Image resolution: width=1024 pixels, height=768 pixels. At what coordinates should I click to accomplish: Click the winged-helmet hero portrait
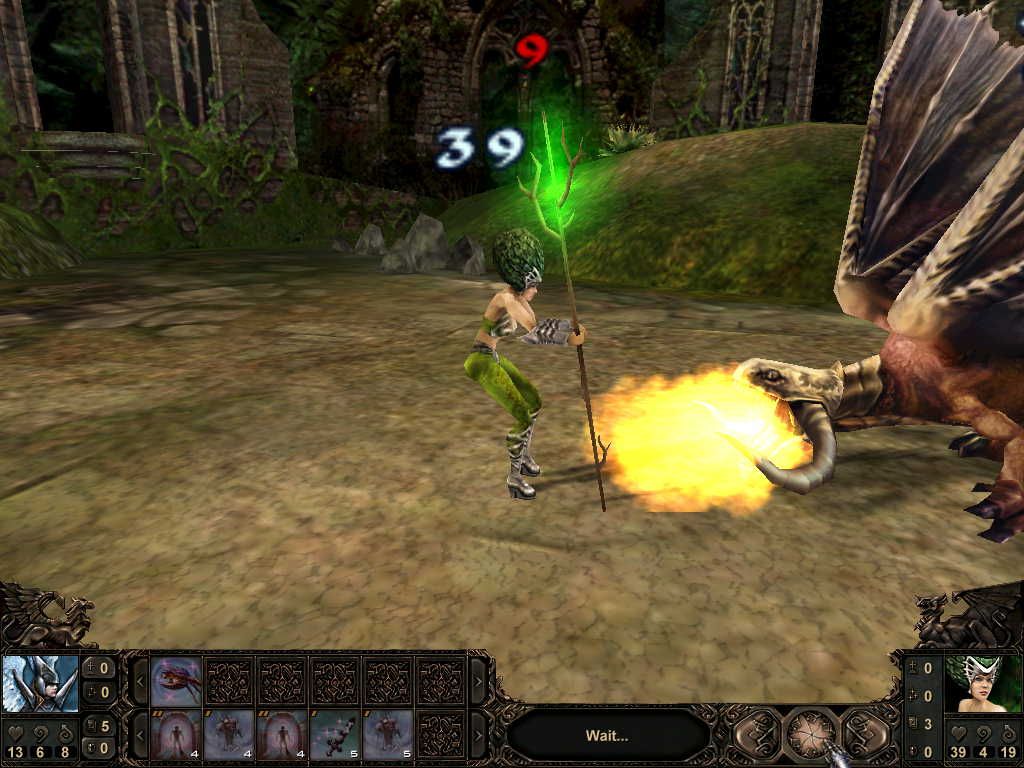(40, 683)
